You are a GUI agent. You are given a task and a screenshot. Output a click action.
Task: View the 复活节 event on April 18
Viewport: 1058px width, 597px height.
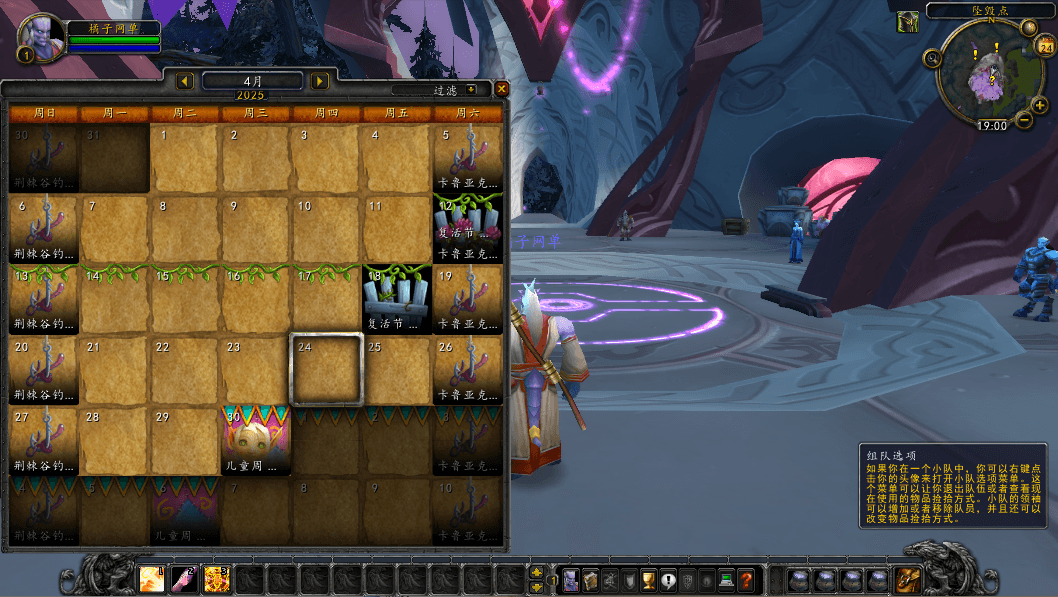click(x=397, y=299)
